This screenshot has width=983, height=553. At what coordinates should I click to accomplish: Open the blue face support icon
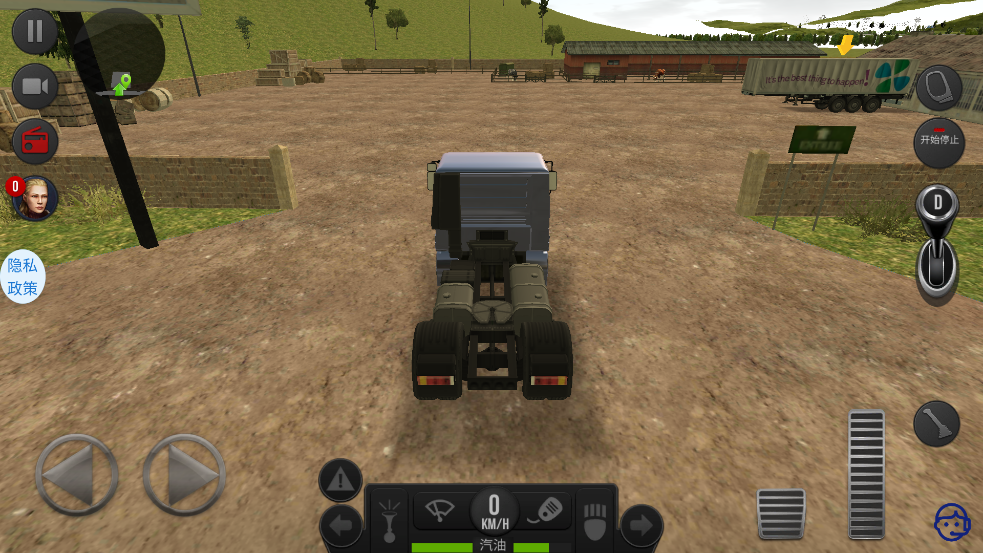[952, 522]
